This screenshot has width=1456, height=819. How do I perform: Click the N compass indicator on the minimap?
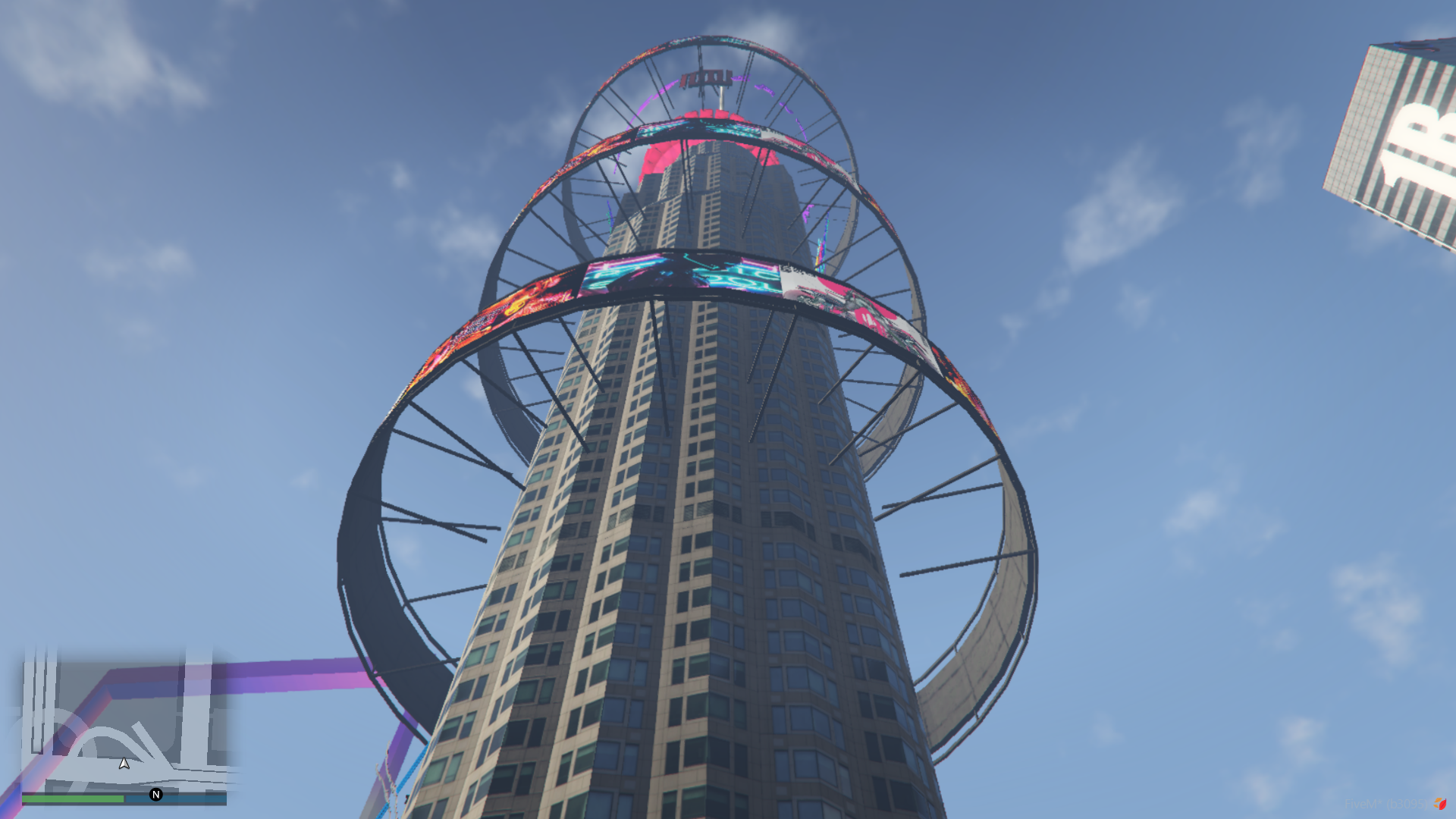click(x=156, y=795)
